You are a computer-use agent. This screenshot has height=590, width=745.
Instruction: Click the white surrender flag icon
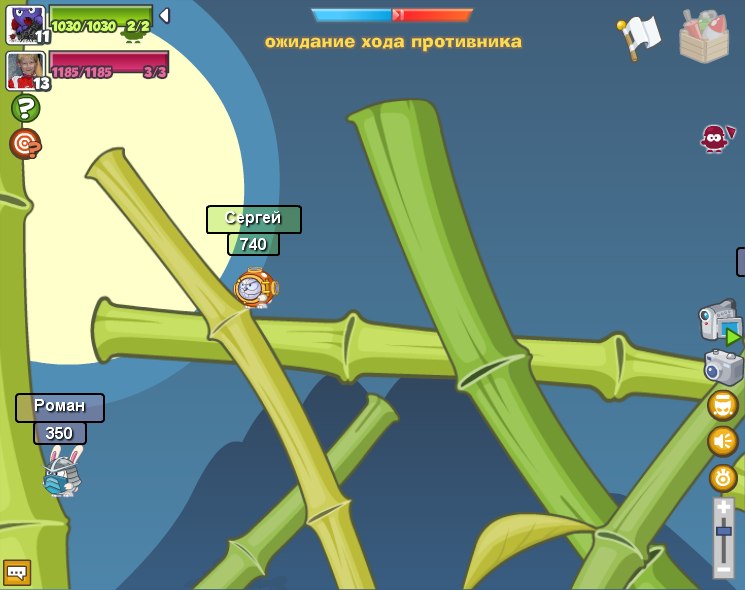(638, 37)
